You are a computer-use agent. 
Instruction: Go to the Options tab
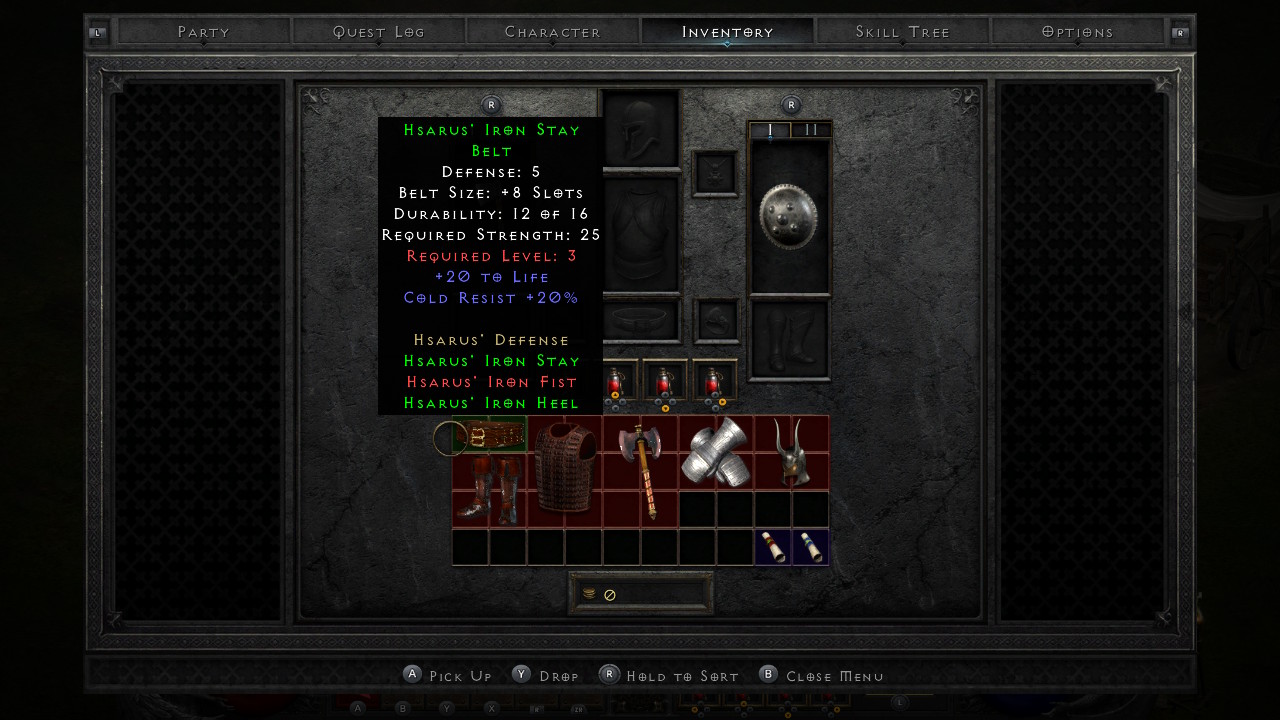pyautogui.click(x=1077, y=32)
